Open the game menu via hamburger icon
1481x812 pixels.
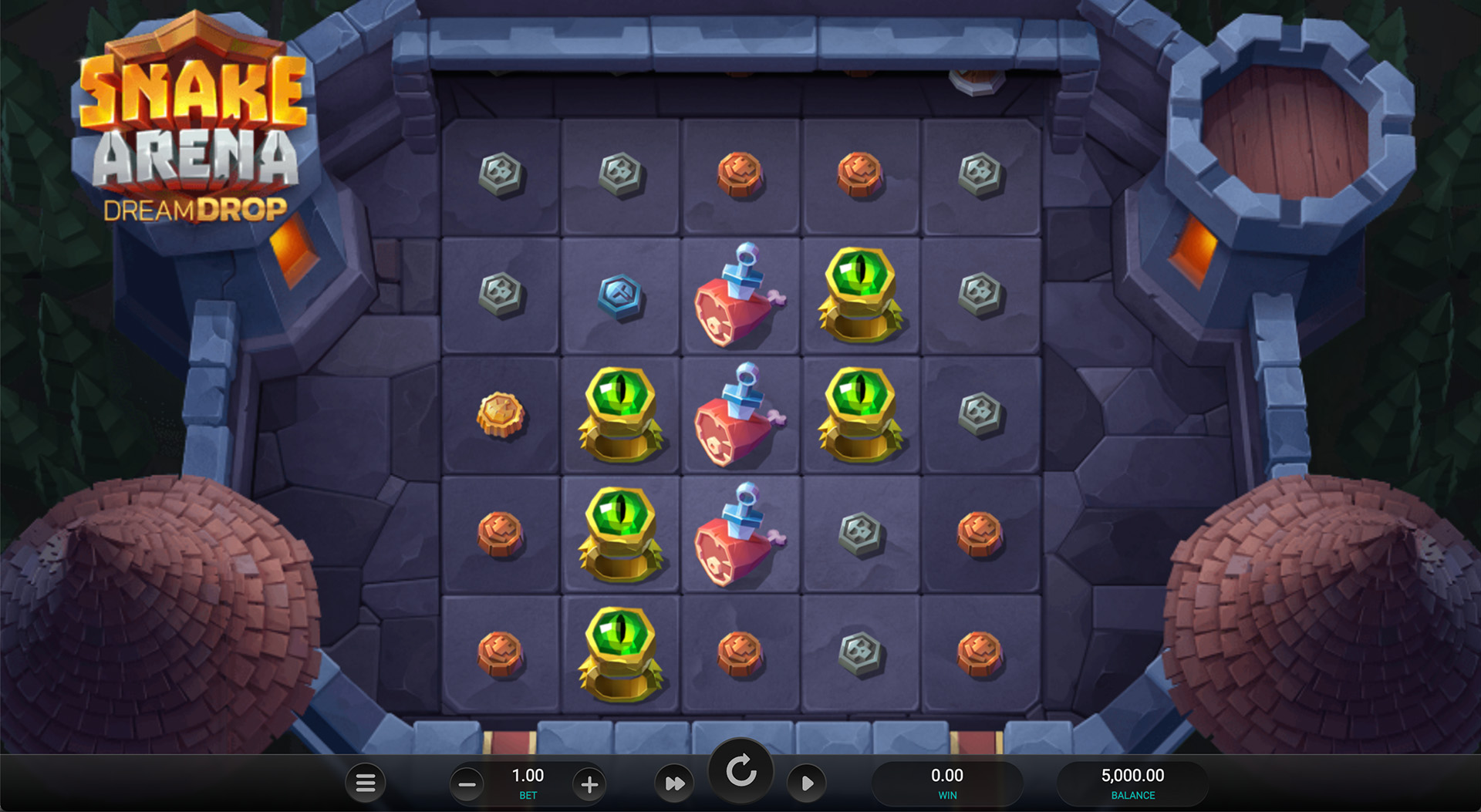[x=366, y=782]
